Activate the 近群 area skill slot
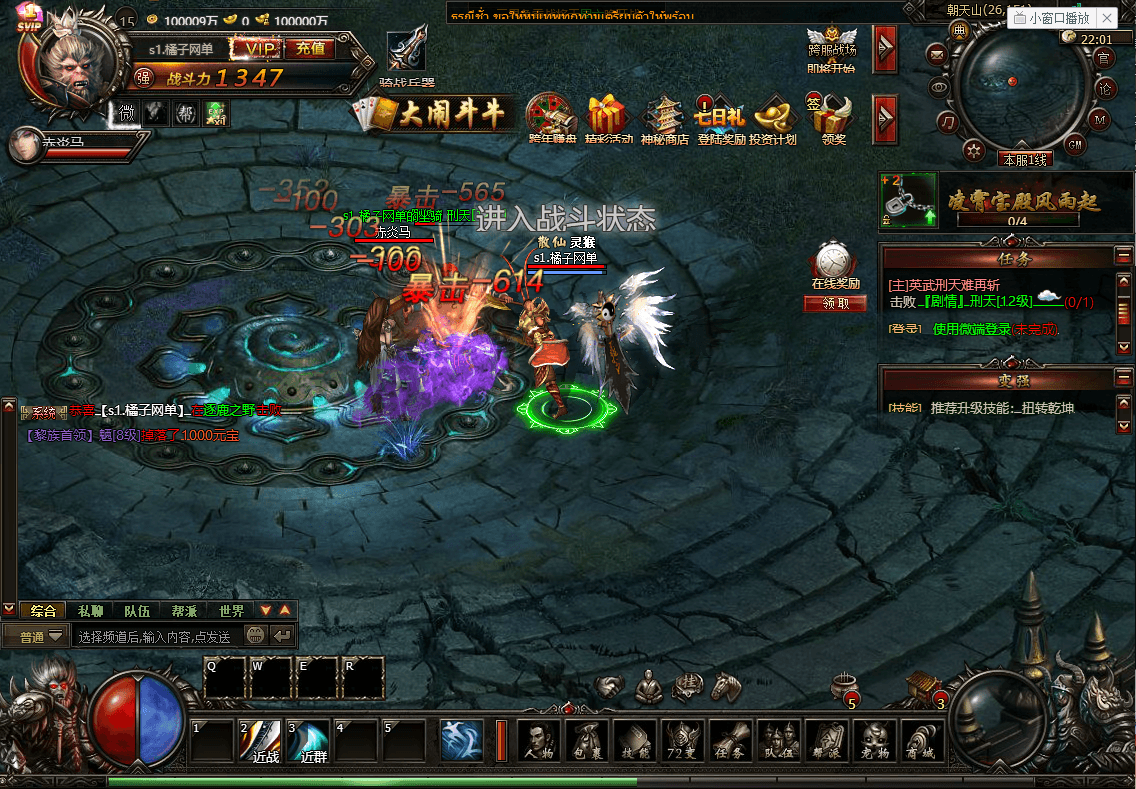The width and height of the screenshot is (1136, 789). 312,741
